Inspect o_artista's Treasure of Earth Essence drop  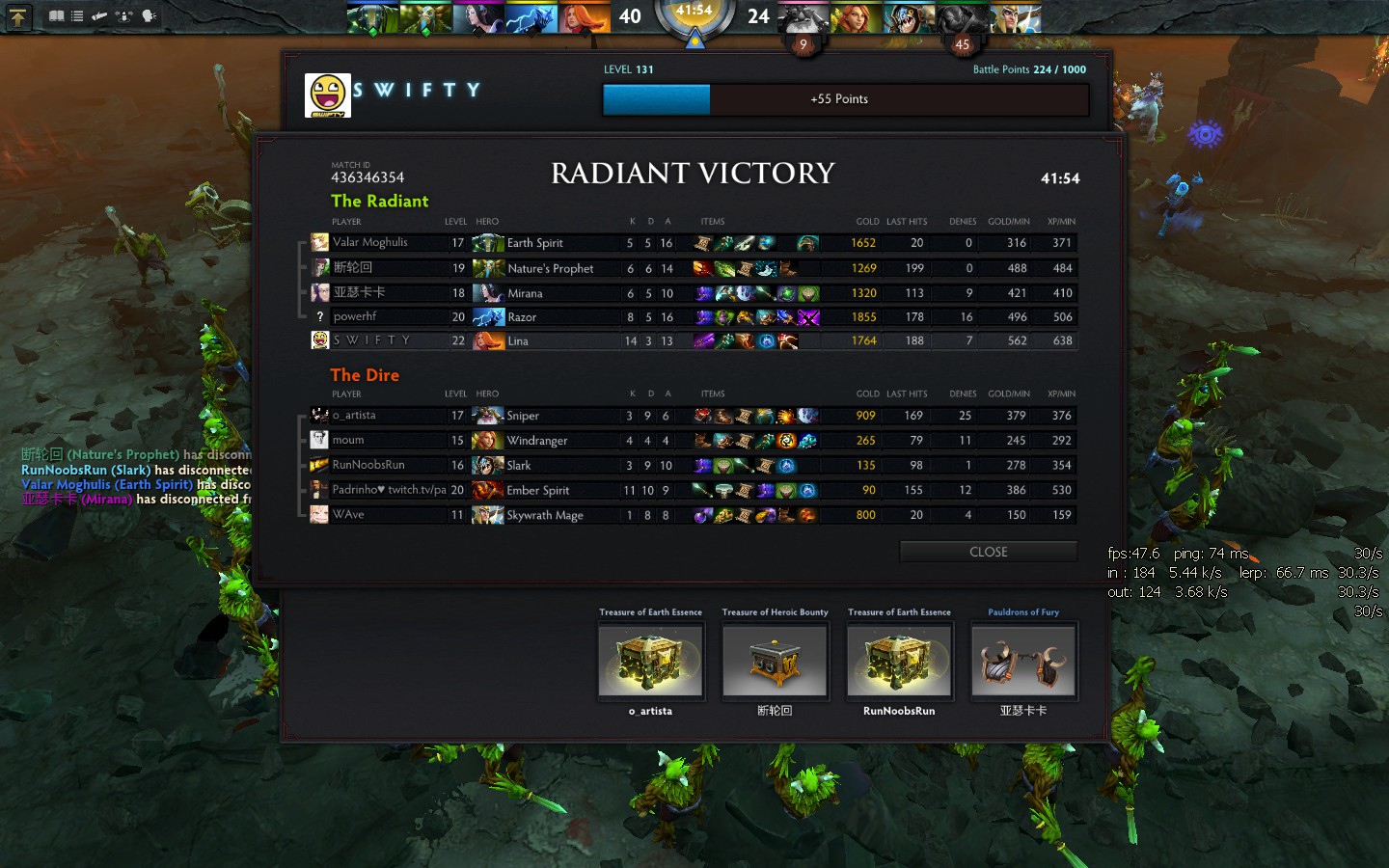click(x=651, y=661)
